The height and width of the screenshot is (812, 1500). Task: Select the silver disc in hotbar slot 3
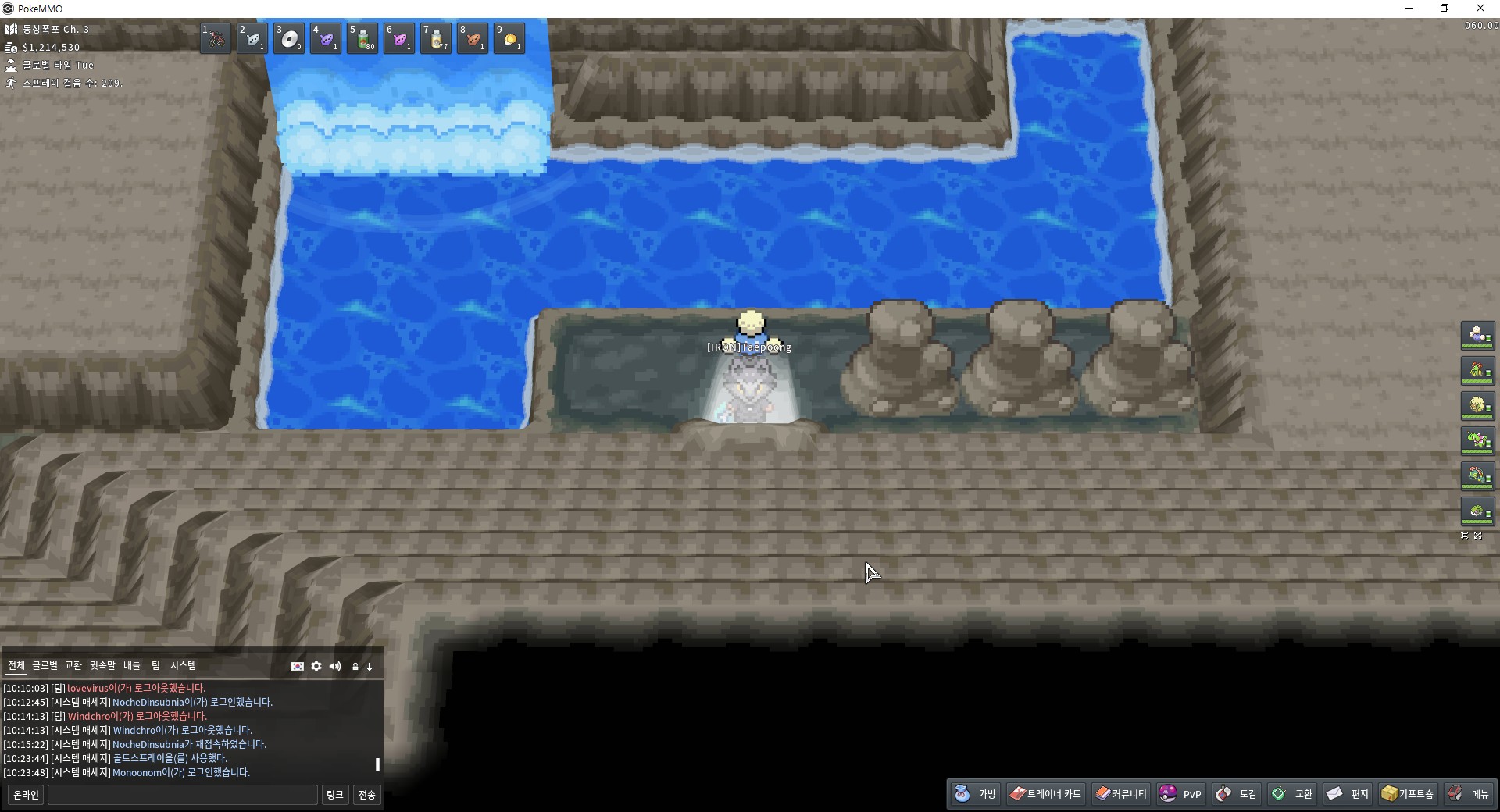tap(289, 38)
